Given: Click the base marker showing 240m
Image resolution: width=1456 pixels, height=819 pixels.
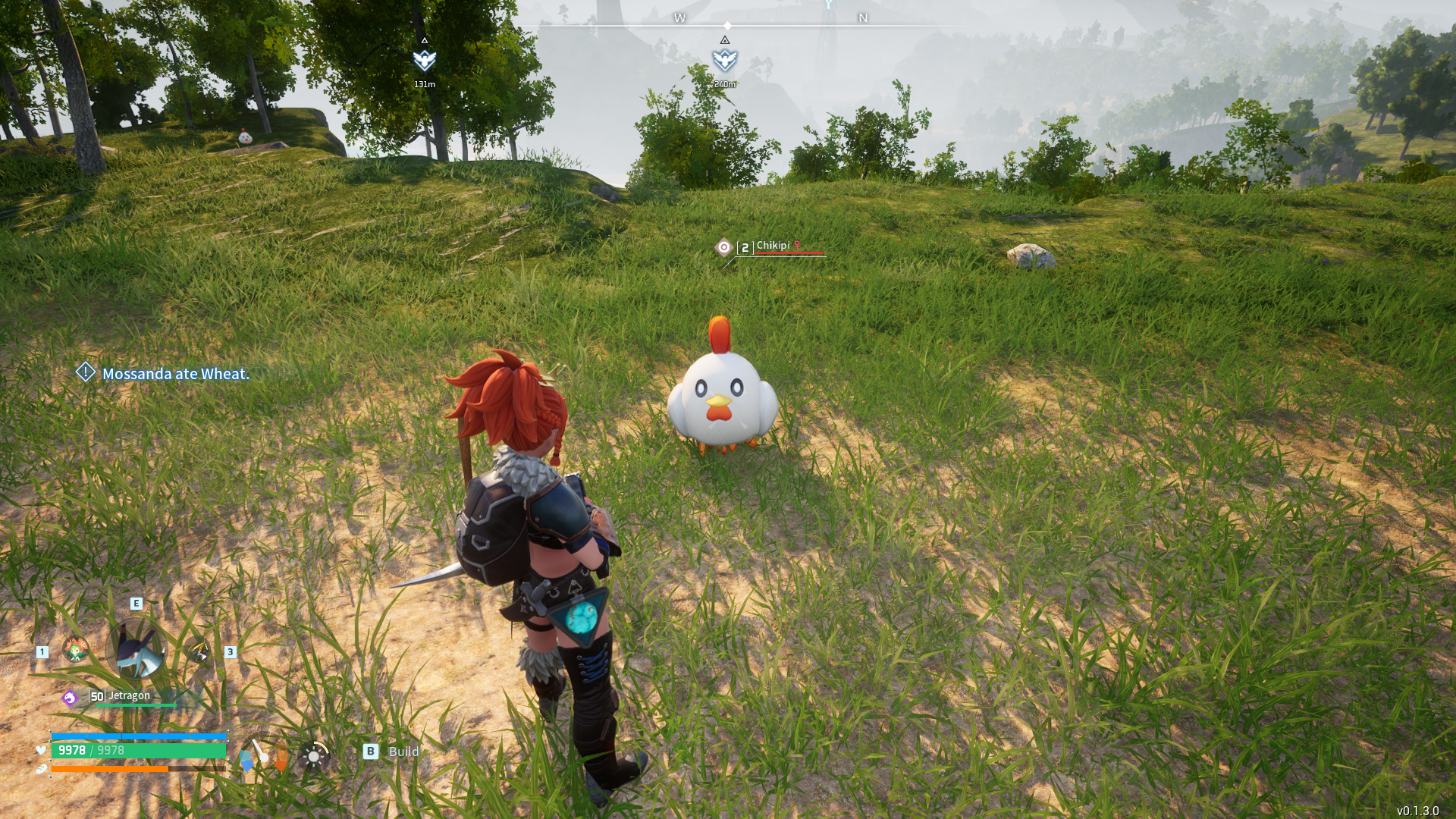Looking at the screenshot, I should click(x=724, y=60).
